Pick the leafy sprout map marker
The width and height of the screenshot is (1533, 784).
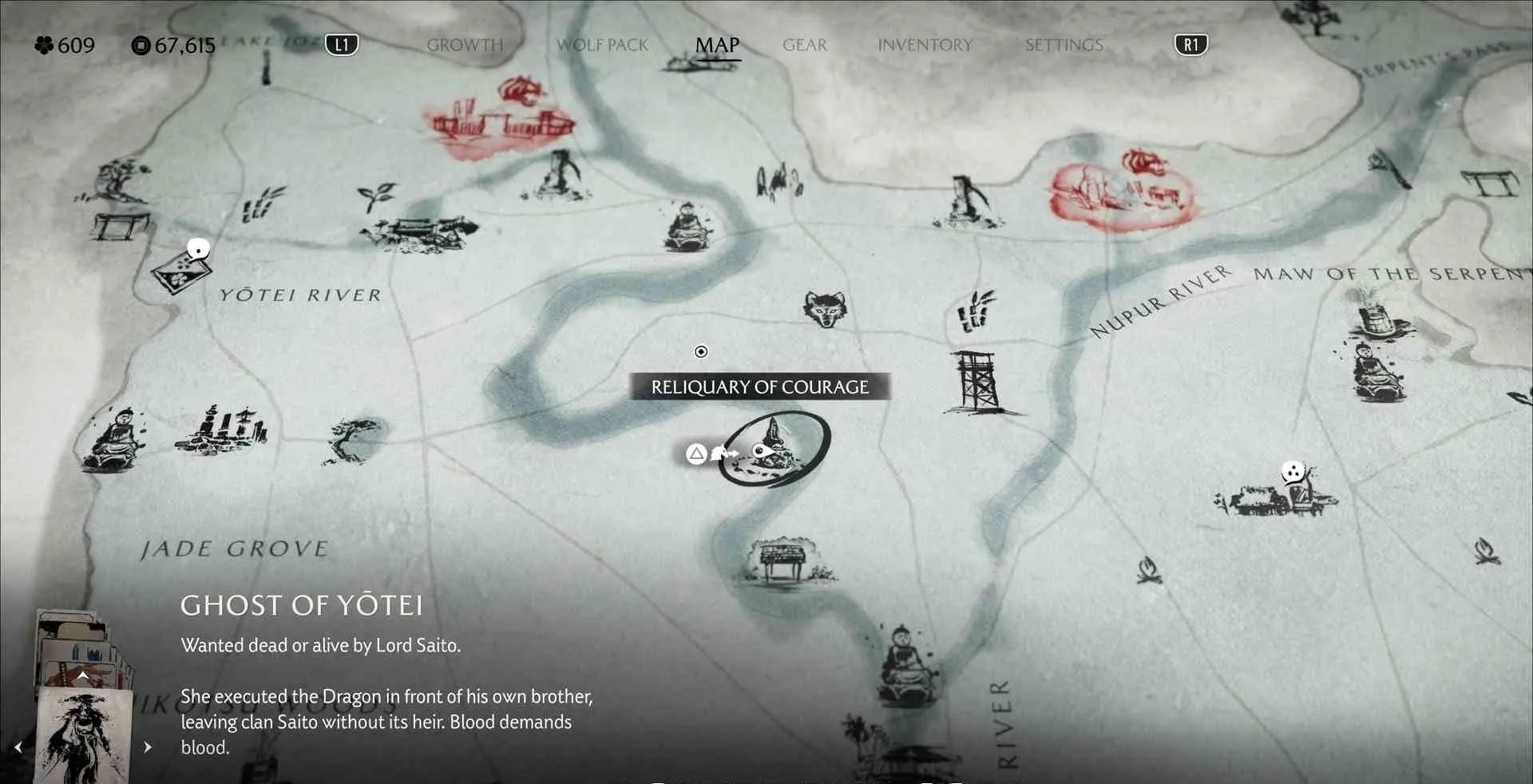click(x=375, y=195)
